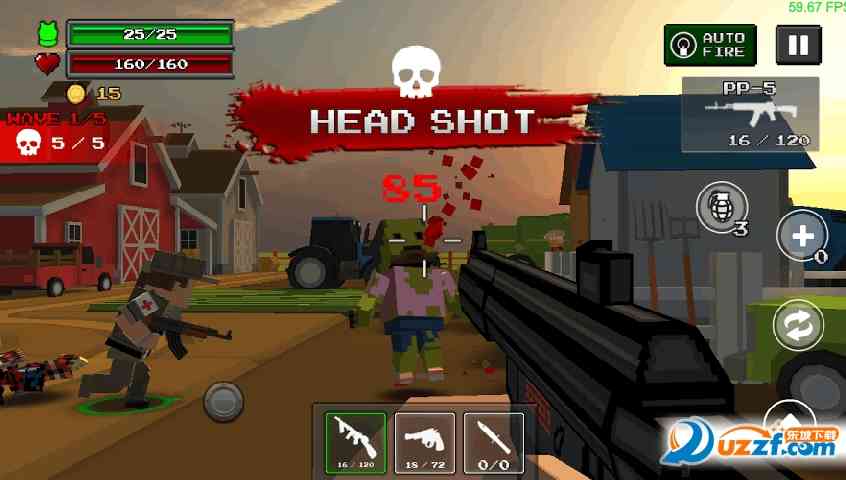846x480 pixels.
Task: Switch to the revolver slot
Action: point(425,442)
